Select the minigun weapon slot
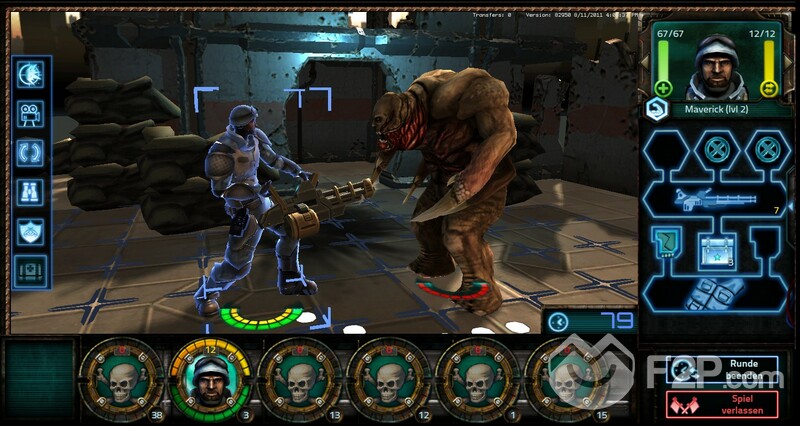 (718, 199)
